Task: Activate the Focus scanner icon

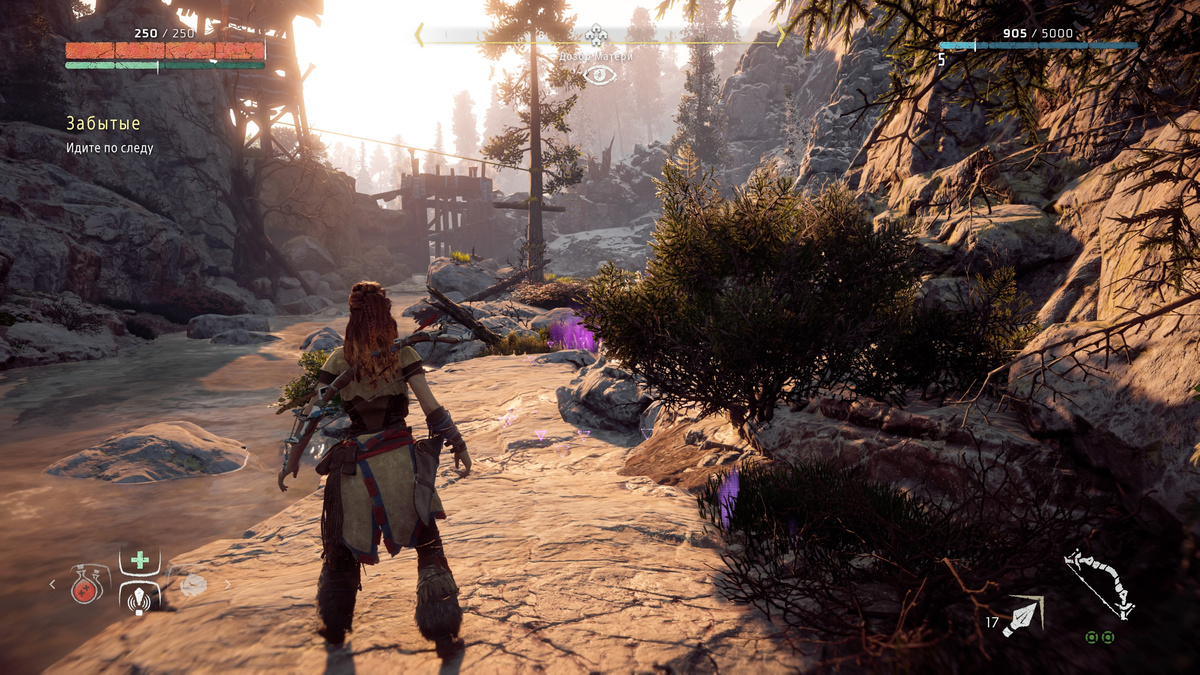Action: click(139, 599)
